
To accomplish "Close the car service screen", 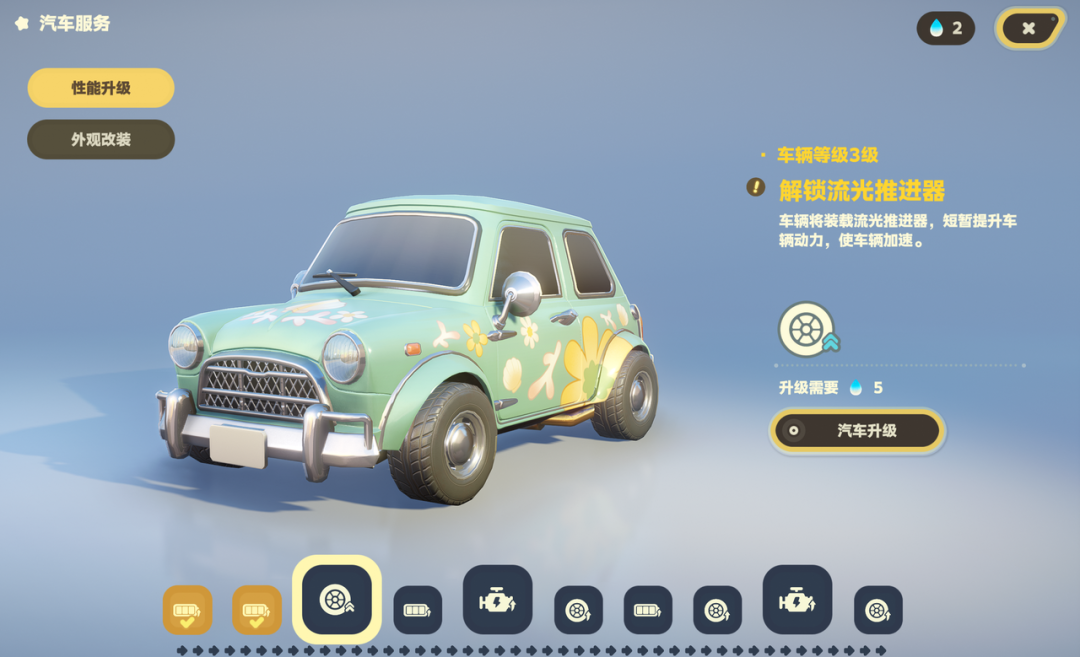I will (1028, 28).
